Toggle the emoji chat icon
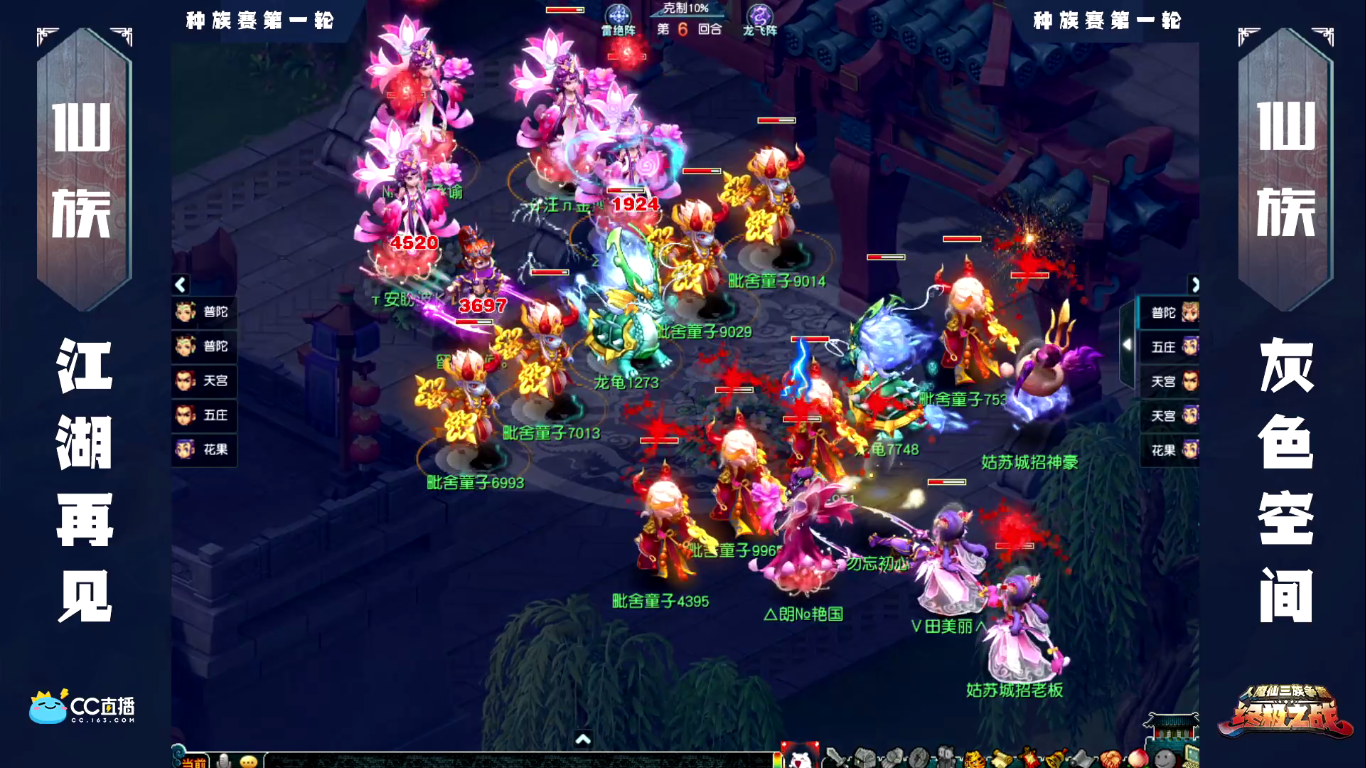 [x=248, y=760]
